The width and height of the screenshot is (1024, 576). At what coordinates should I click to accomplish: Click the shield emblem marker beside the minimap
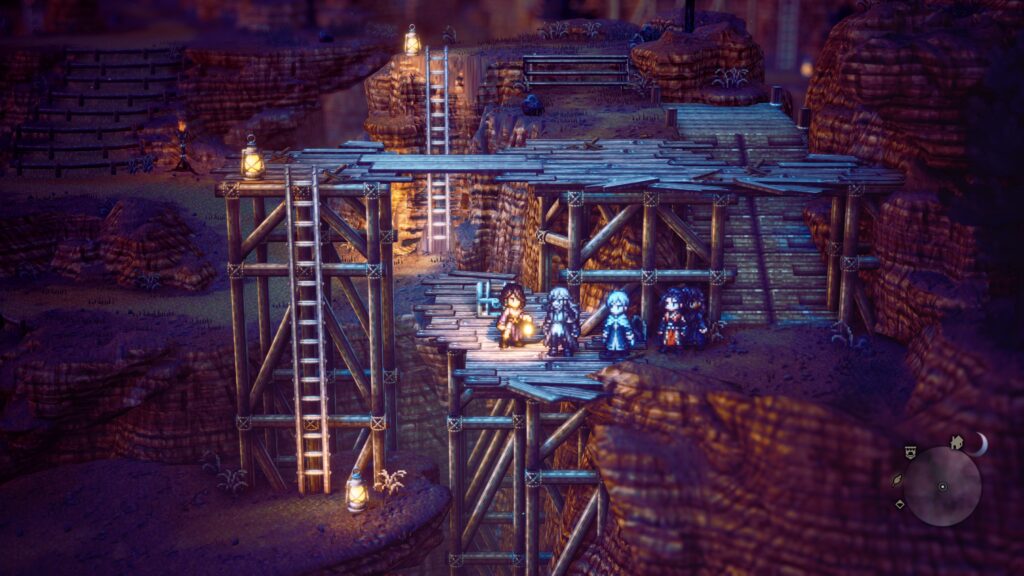(909, 452)
